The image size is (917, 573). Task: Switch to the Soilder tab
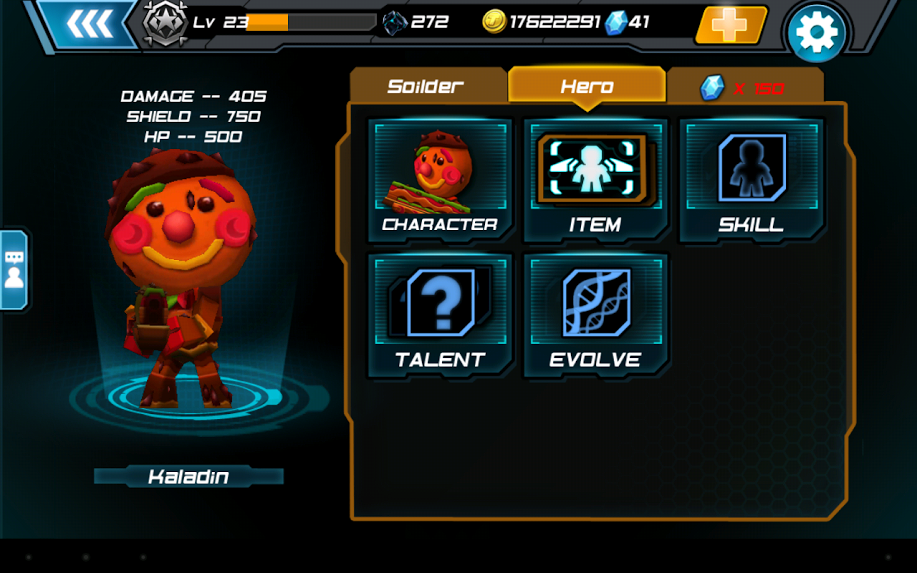pos(426,86)
